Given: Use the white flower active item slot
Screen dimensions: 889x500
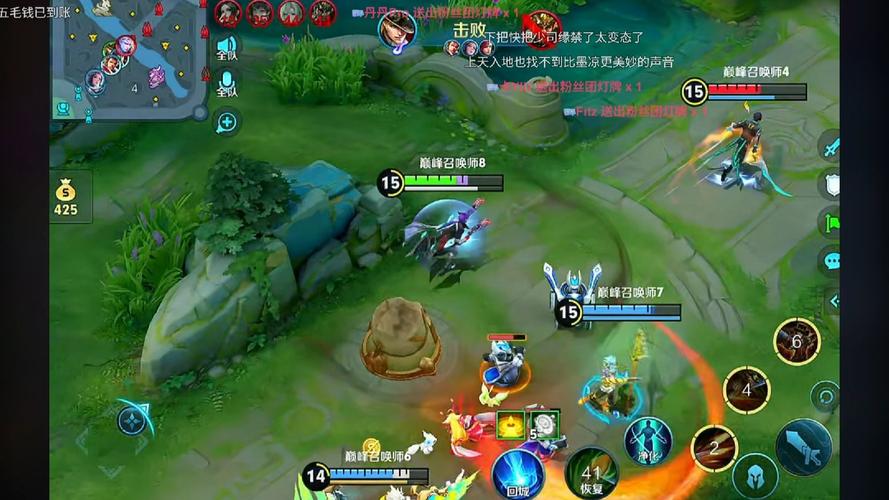Looking at the screenshot, I should pos(544,424).
